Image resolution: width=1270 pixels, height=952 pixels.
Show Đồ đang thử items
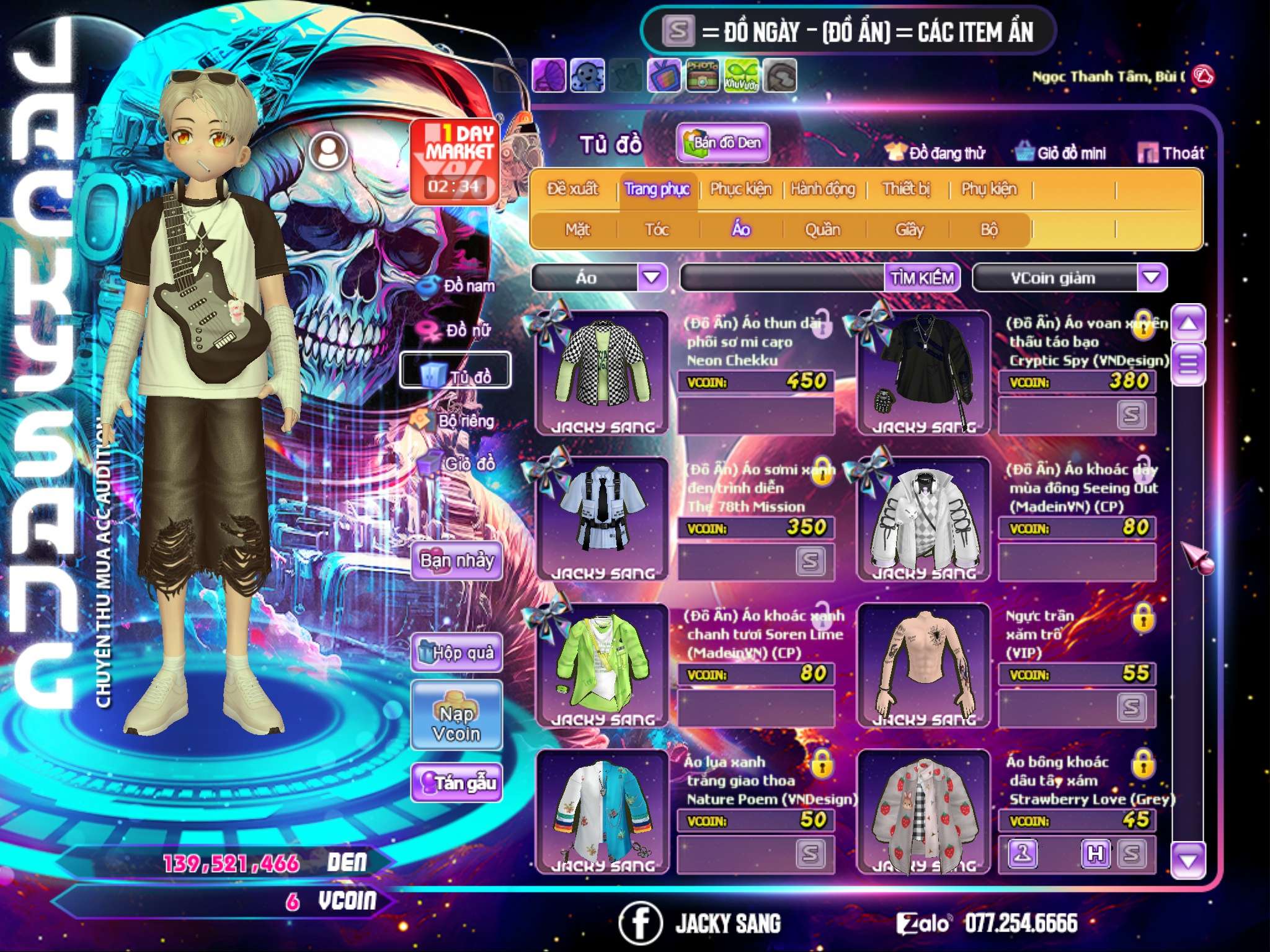[935, 153]
